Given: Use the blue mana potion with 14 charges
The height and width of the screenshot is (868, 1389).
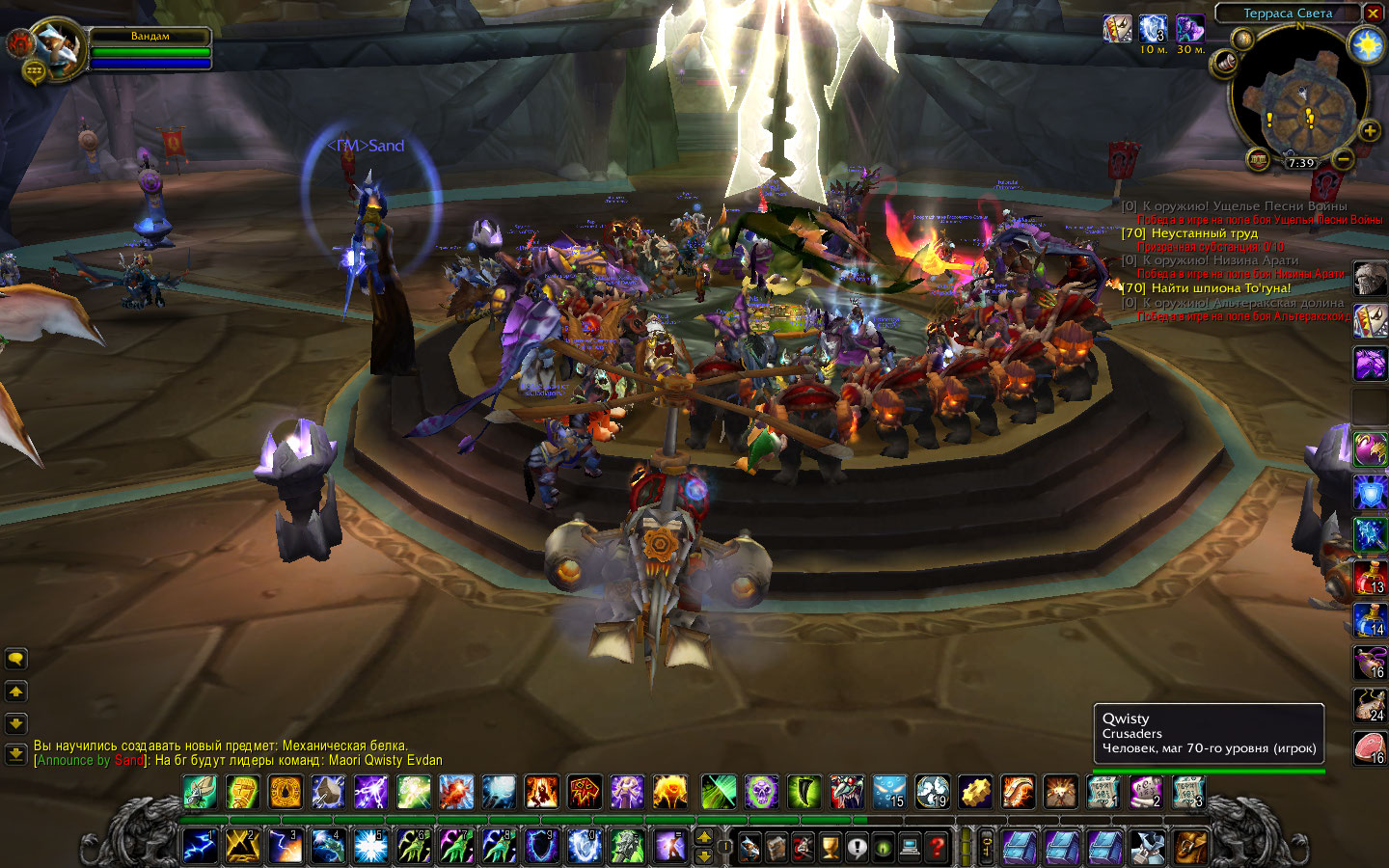Looking at the screenshot, I should pyautogui.click(x=1370, y=619).
